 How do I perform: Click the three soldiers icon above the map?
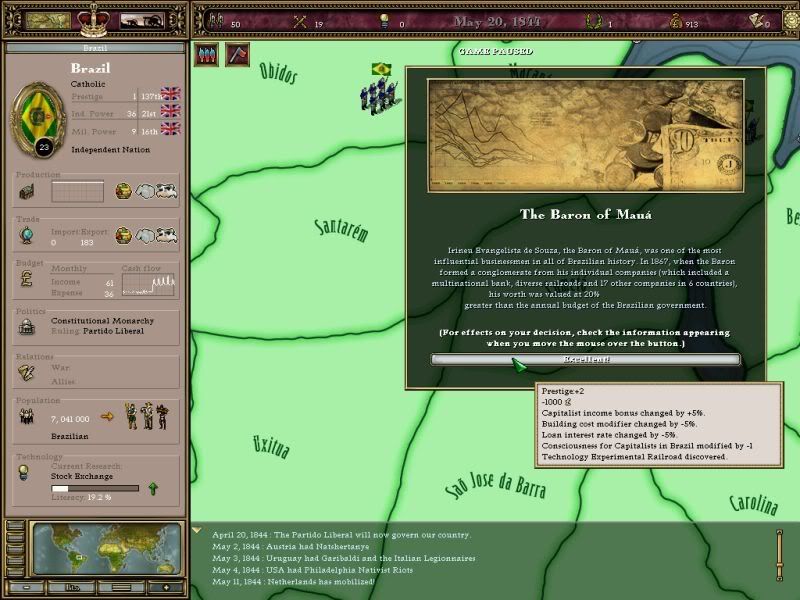(205, 54)
